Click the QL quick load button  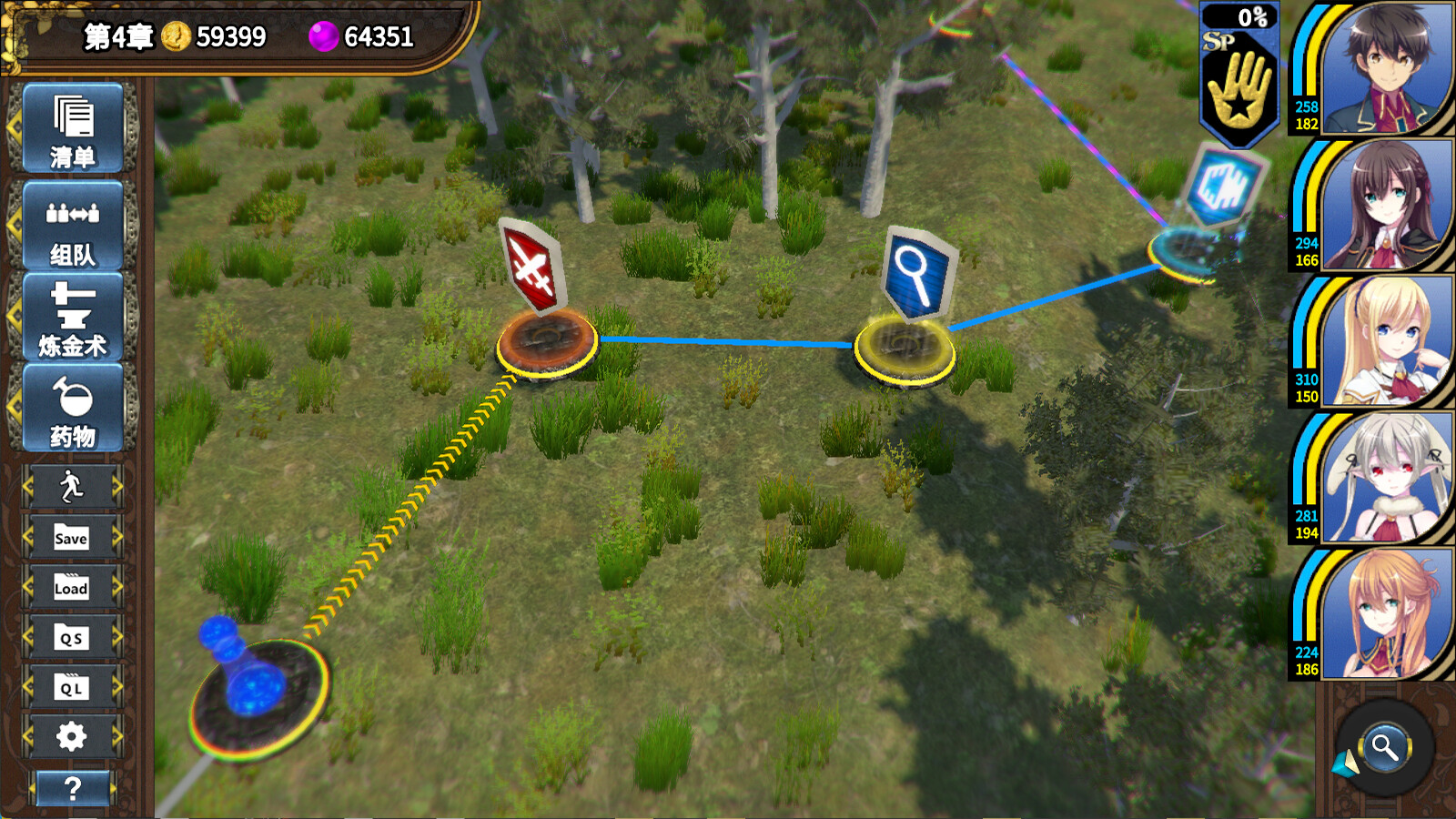(x=72, y=688)
